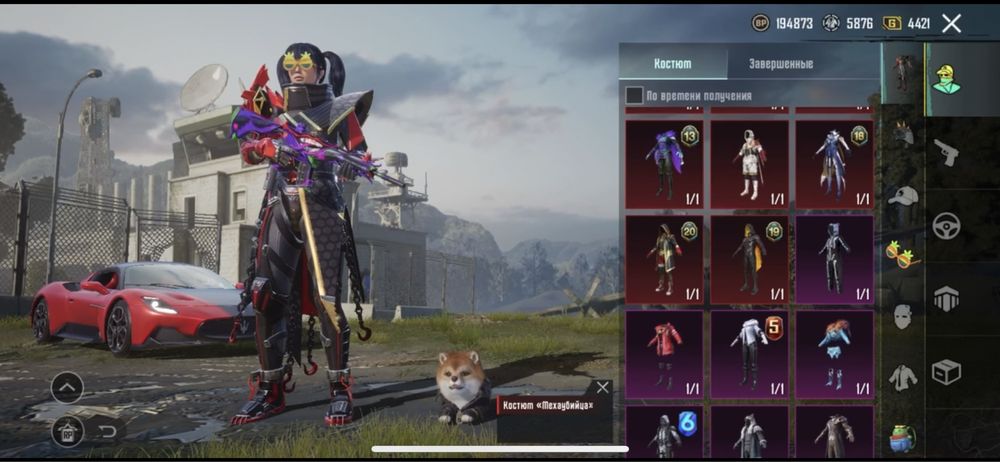Select the star glasses category

901,255
